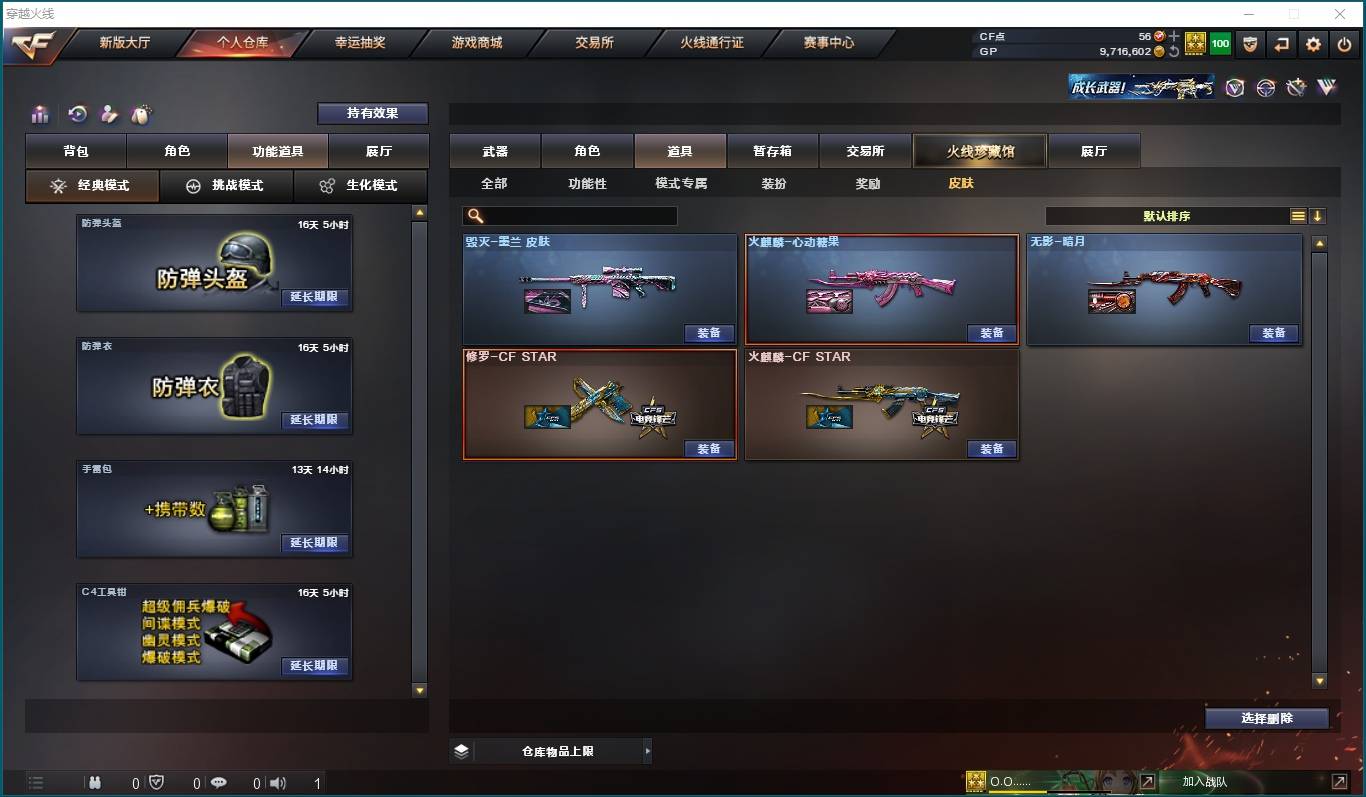1366x797 pixels.
Task: Open the game settings gear icon
Action: click(1313, 43)
